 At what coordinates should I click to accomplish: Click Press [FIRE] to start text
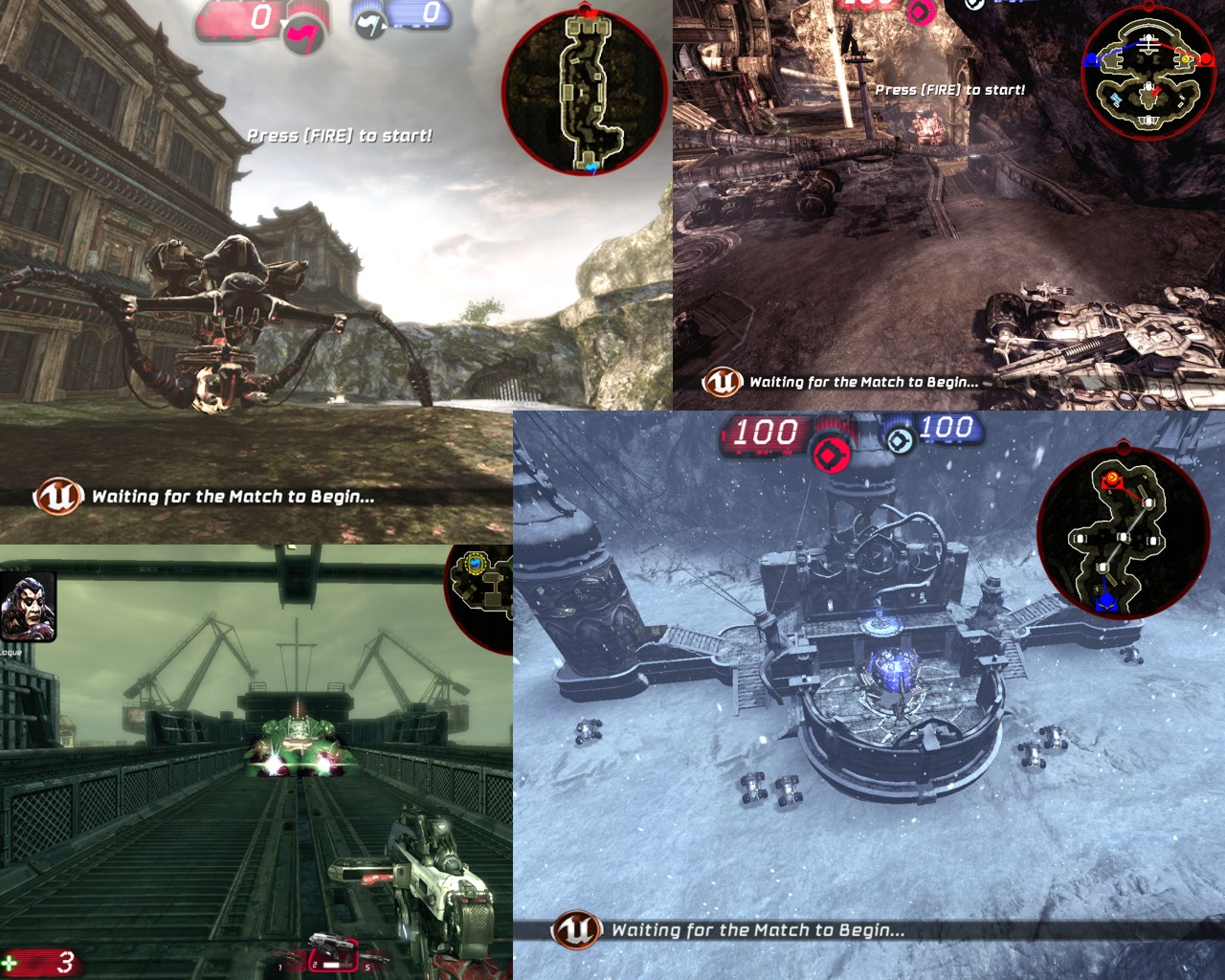pos(338,135)
